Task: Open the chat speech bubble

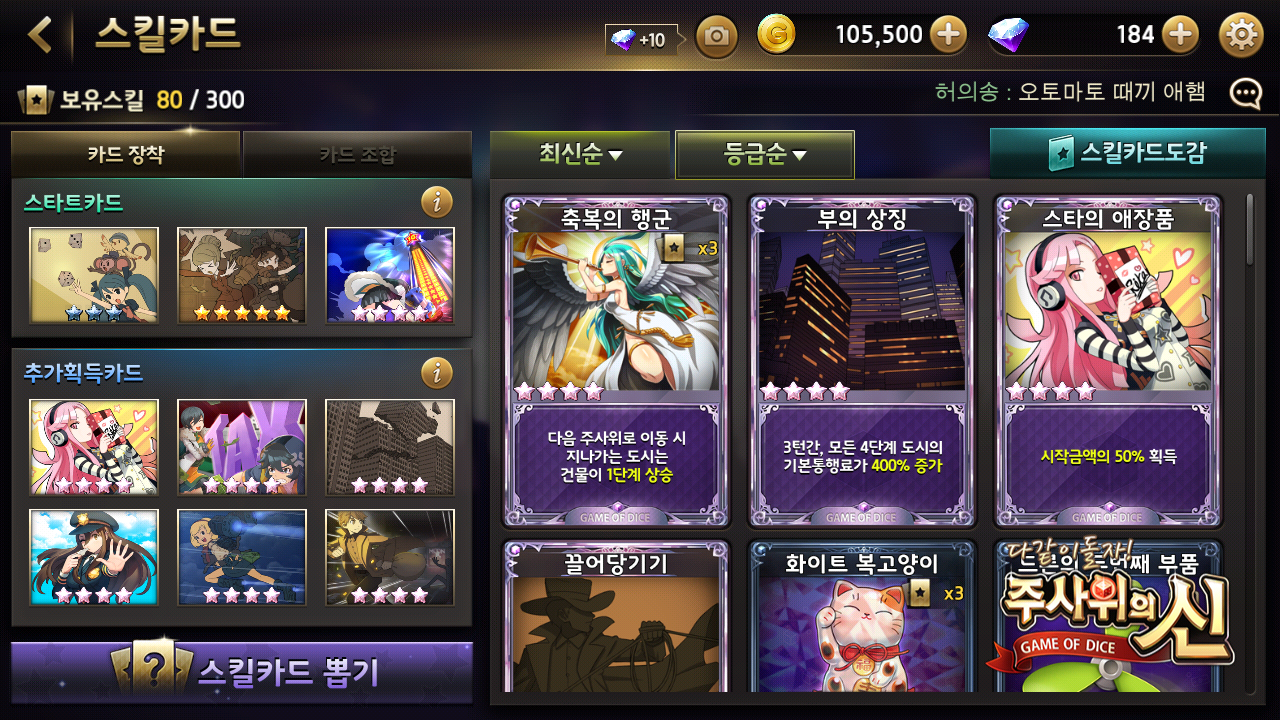Action: pos(1245,94)
